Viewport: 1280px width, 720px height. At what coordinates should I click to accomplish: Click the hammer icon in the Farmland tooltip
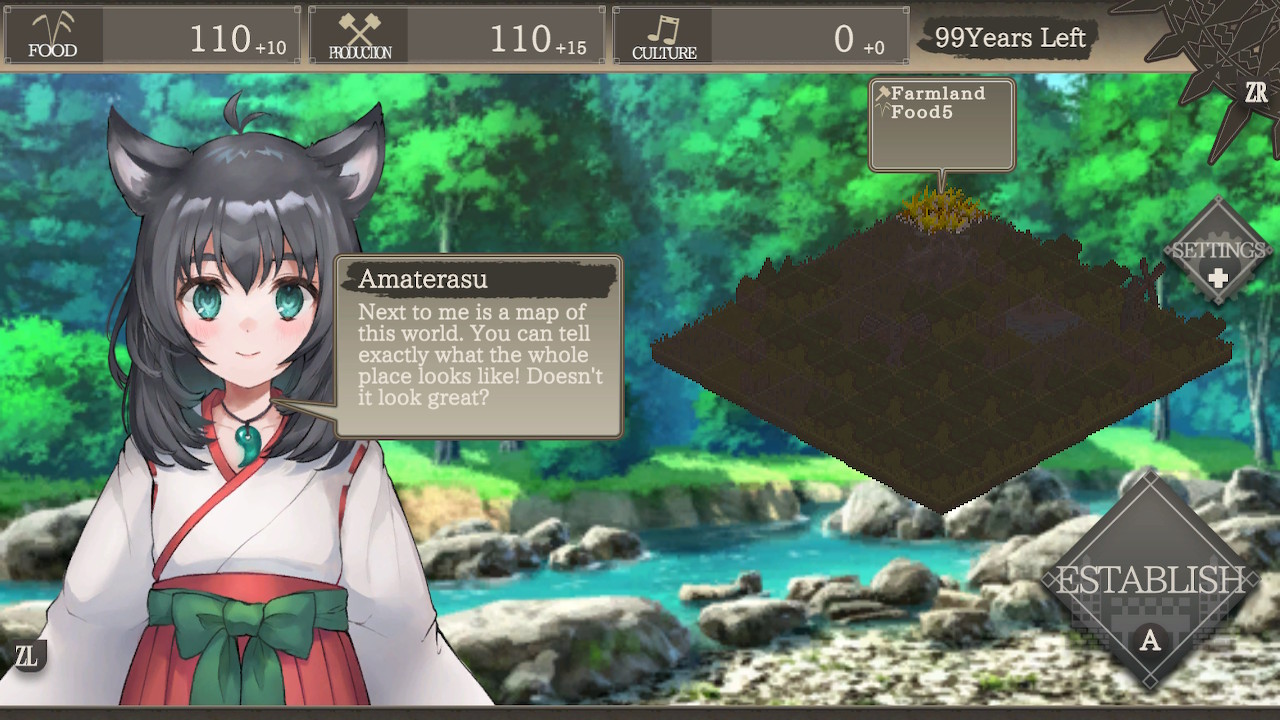point(884,92)
